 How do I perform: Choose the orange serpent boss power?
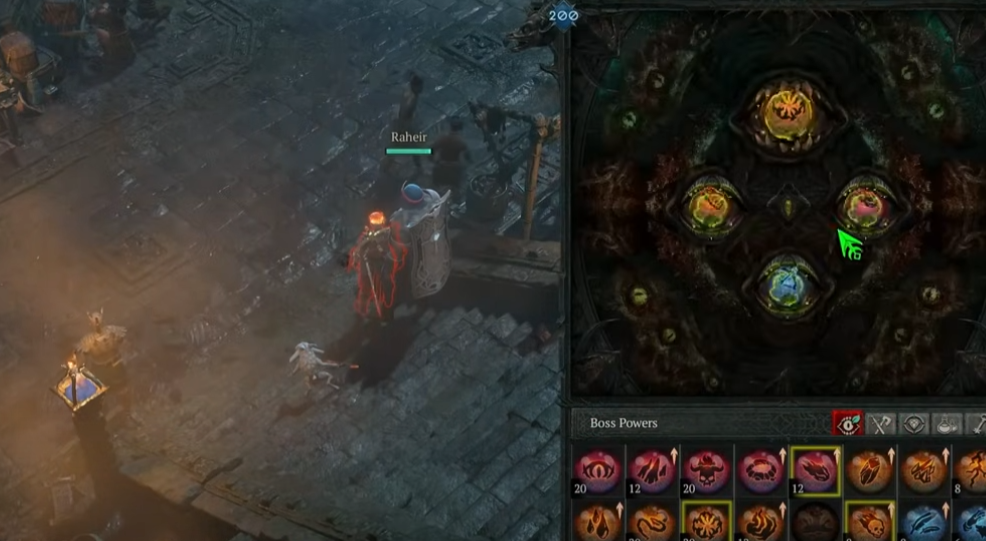(652, 523)
